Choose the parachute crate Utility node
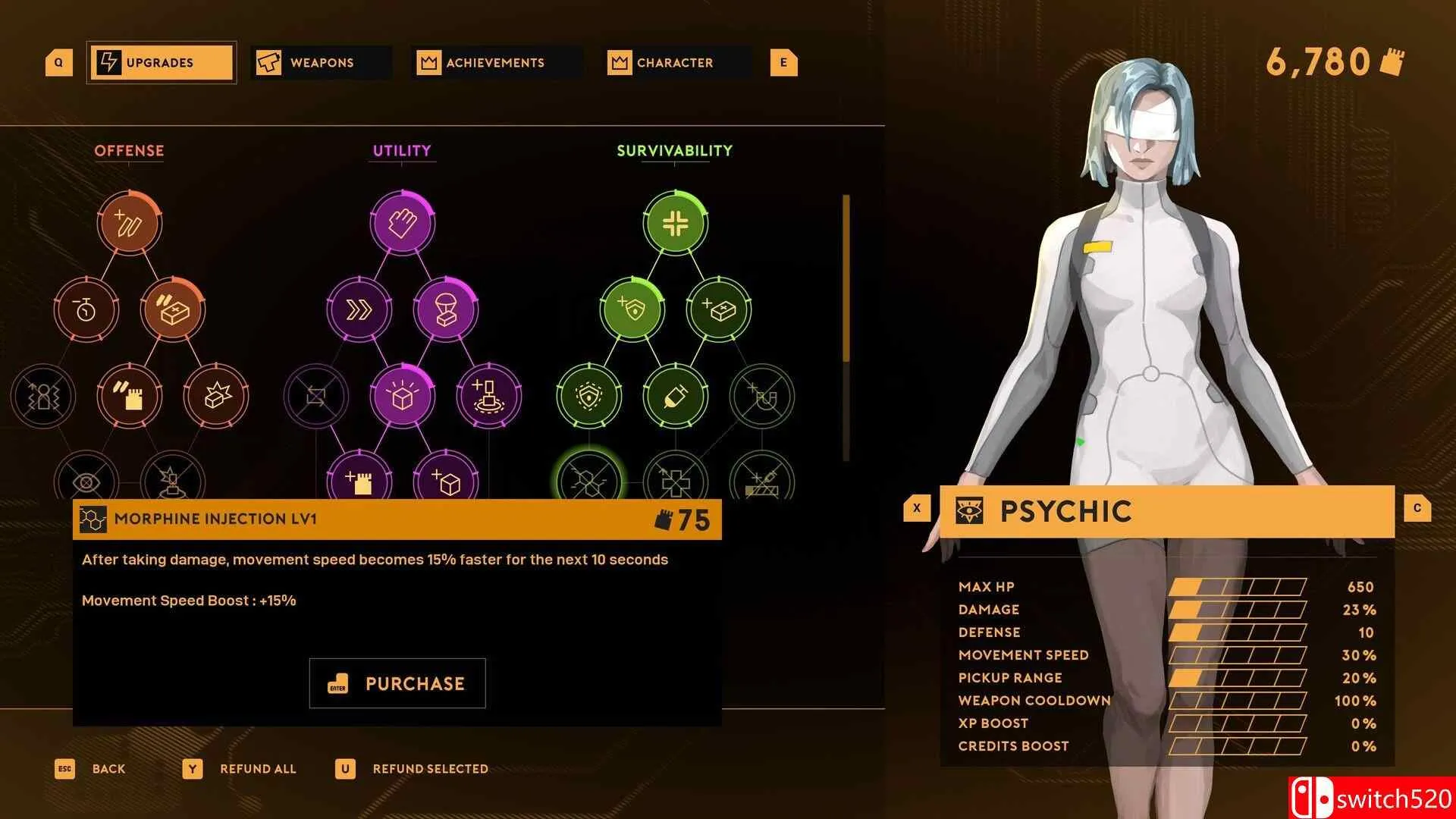This screenshot has height=819, width=1456. (445, 309)
